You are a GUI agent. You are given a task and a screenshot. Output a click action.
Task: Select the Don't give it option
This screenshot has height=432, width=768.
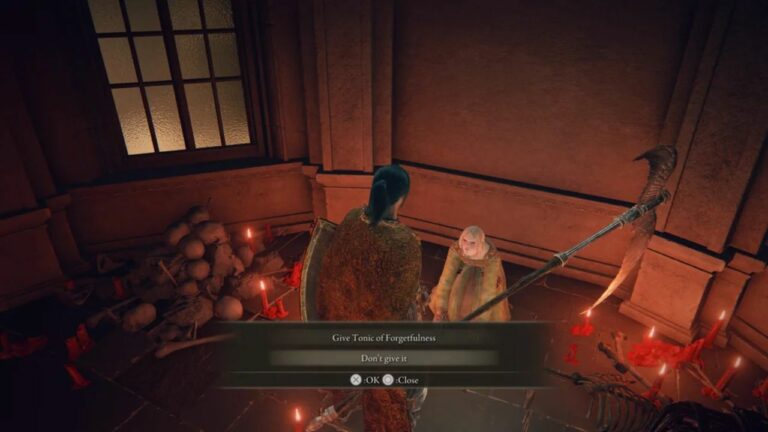(x=384, y=357)
